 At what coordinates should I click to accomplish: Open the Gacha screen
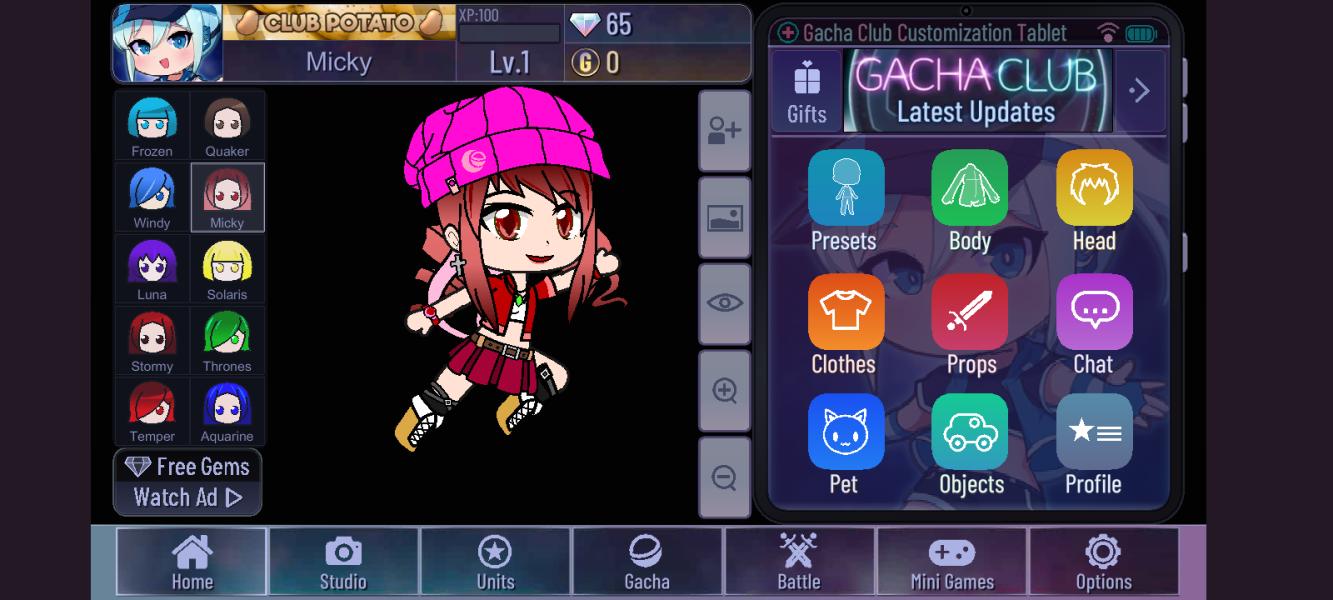647,562
